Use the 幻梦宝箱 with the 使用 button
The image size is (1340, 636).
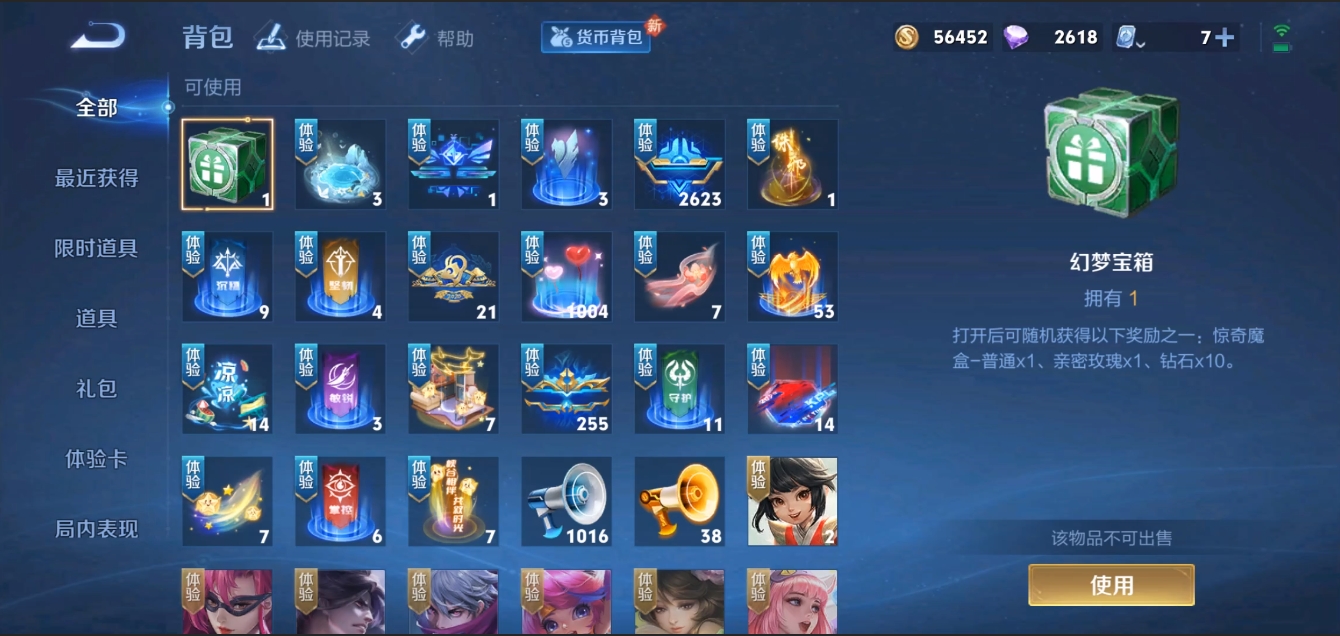point(1111,585)
